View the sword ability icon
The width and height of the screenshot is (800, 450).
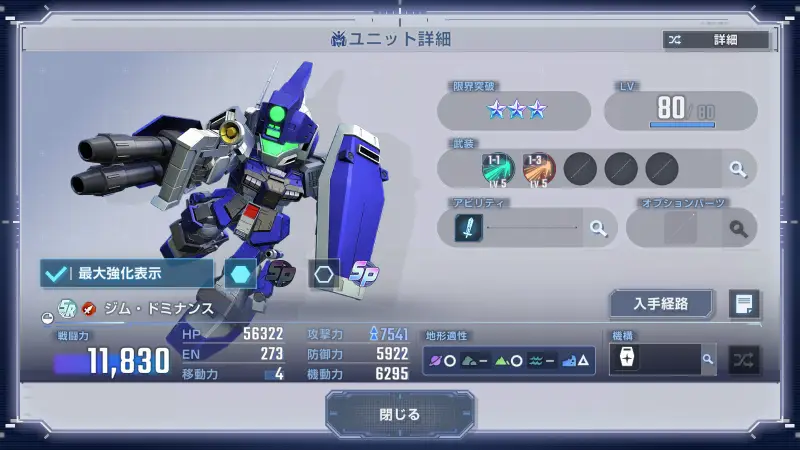(x=469, y=229)
